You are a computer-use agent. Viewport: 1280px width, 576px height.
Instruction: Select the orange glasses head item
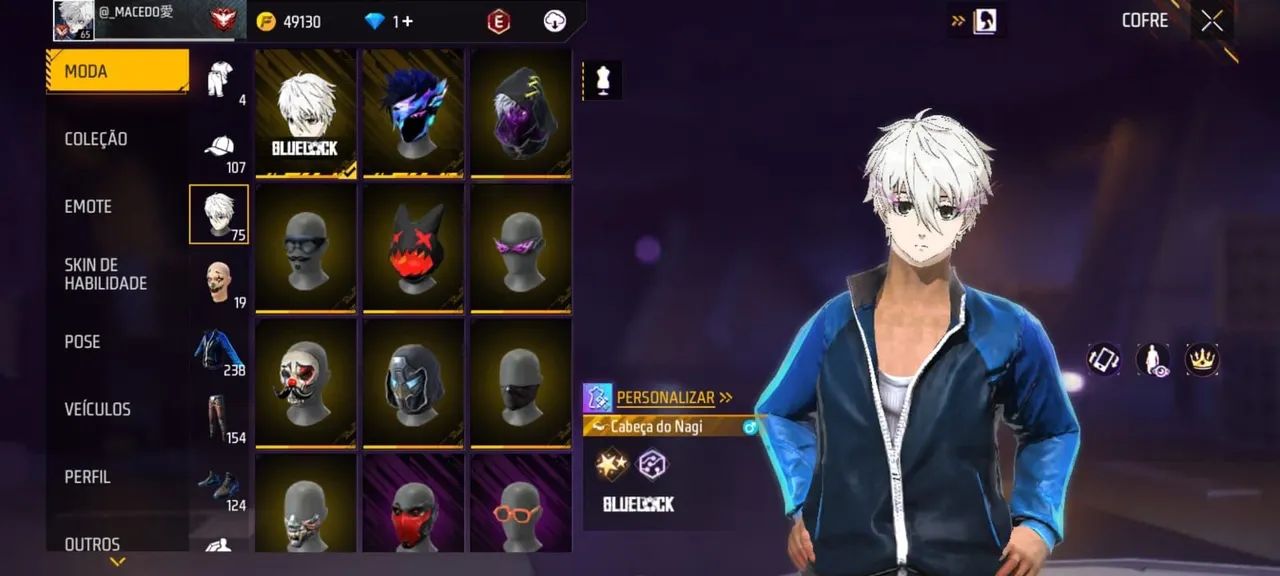coord(521,503)
